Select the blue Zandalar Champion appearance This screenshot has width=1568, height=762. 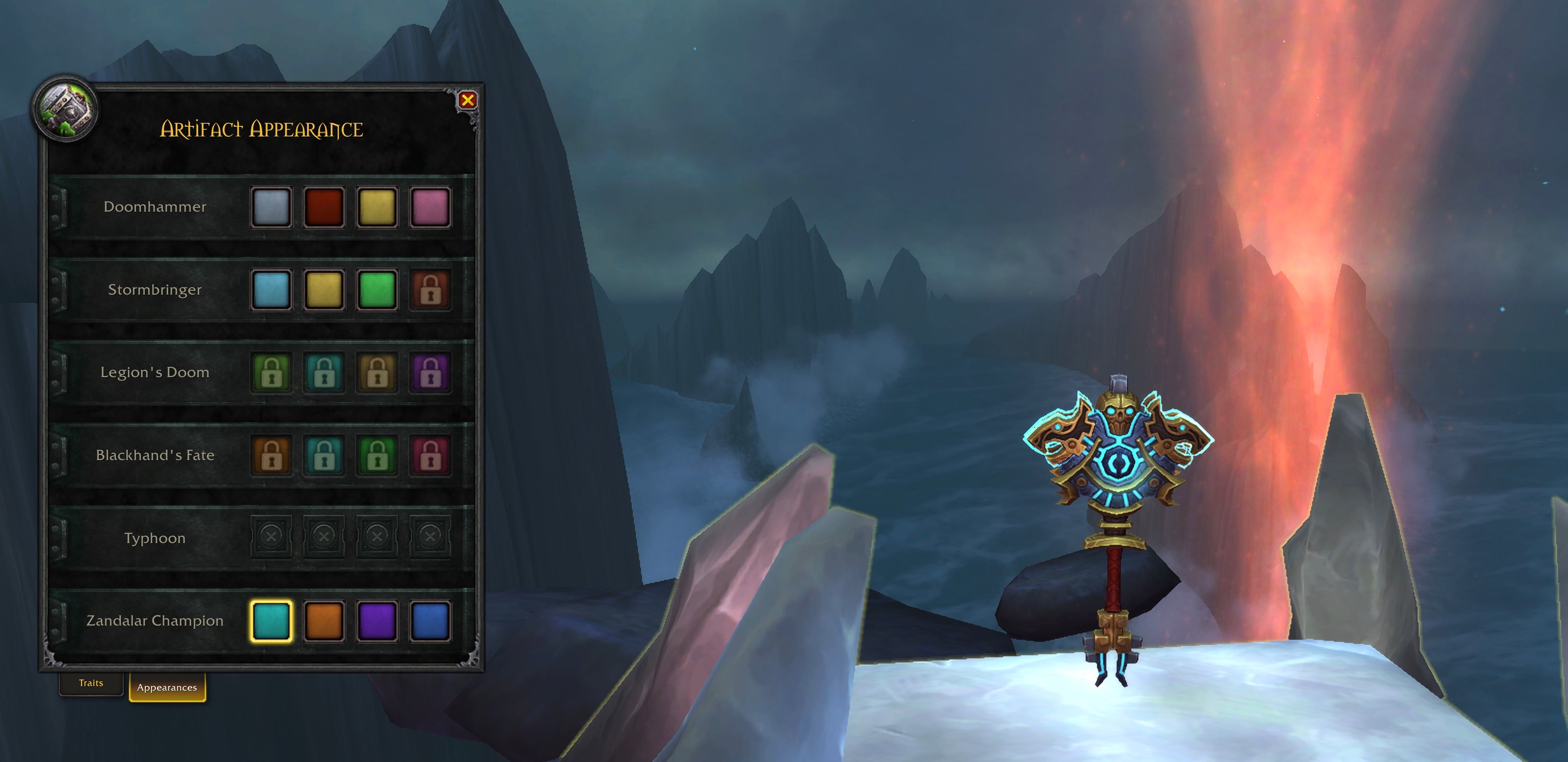coord(430,621)
